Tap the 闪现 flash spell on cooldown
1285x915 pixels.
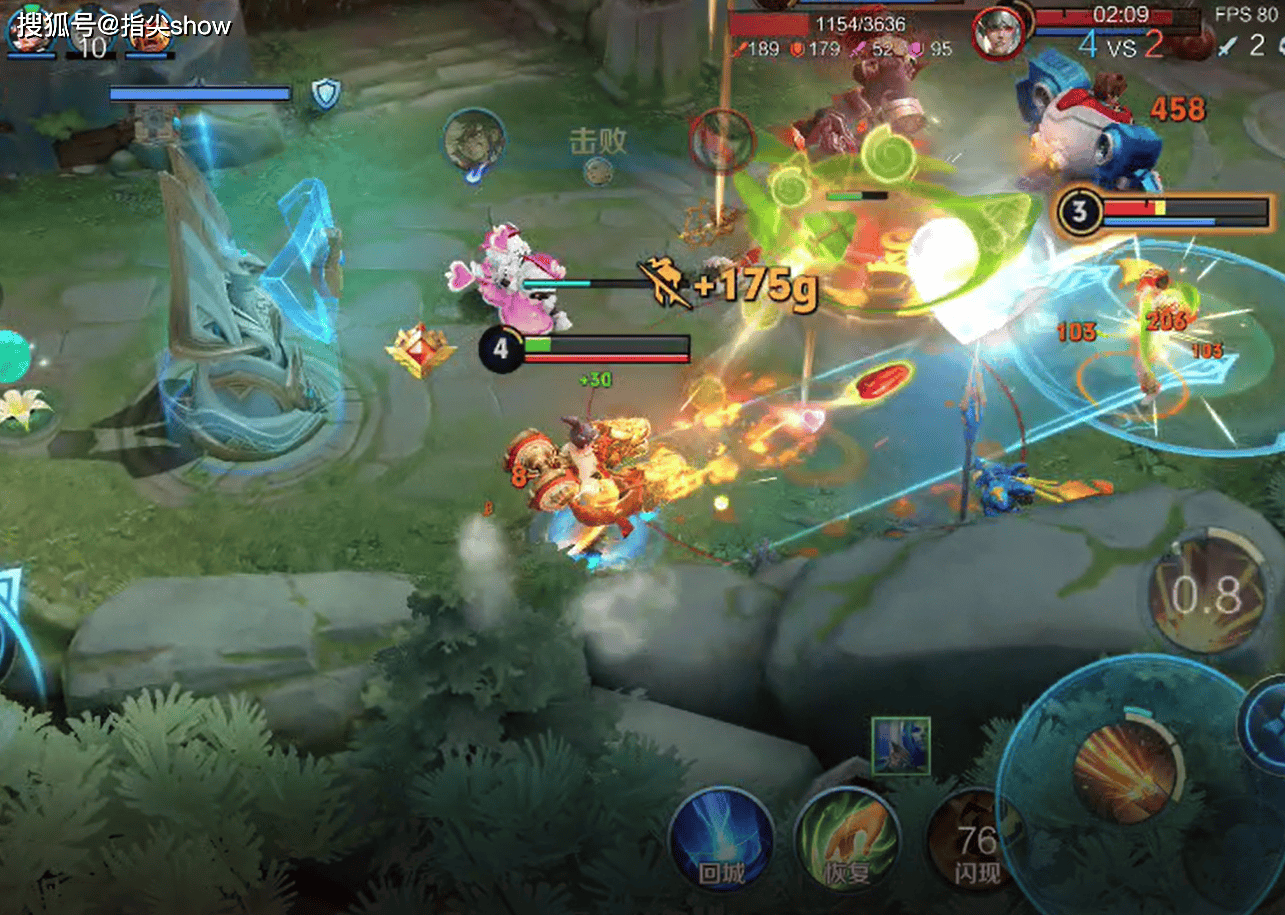click(x=971, y=840)
